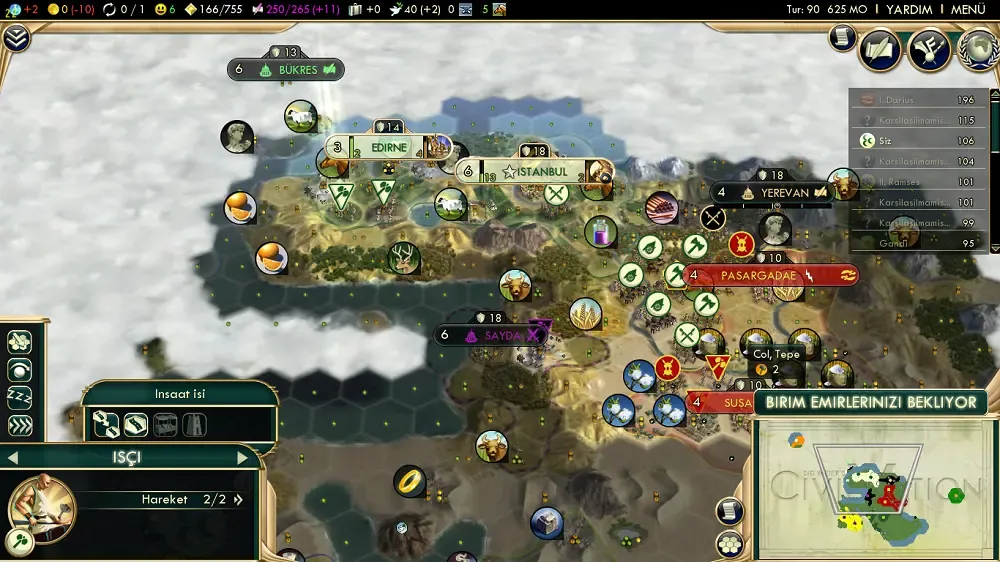Open the ISTANBUL city banner
1000x562 pixels.
point(541,172)
